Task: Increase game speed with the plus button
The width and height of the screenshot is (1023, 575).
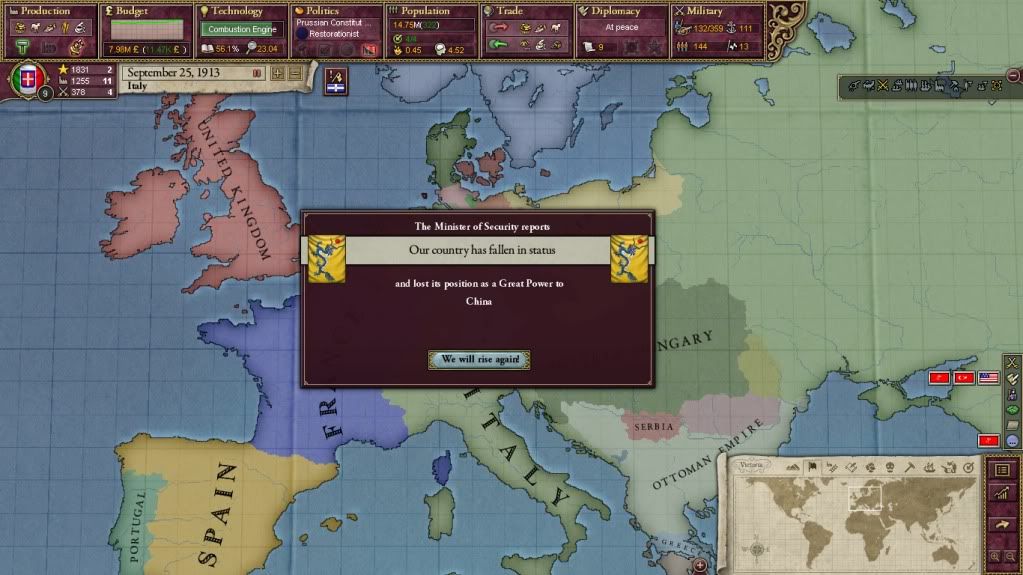Action: tap(277, 74)
